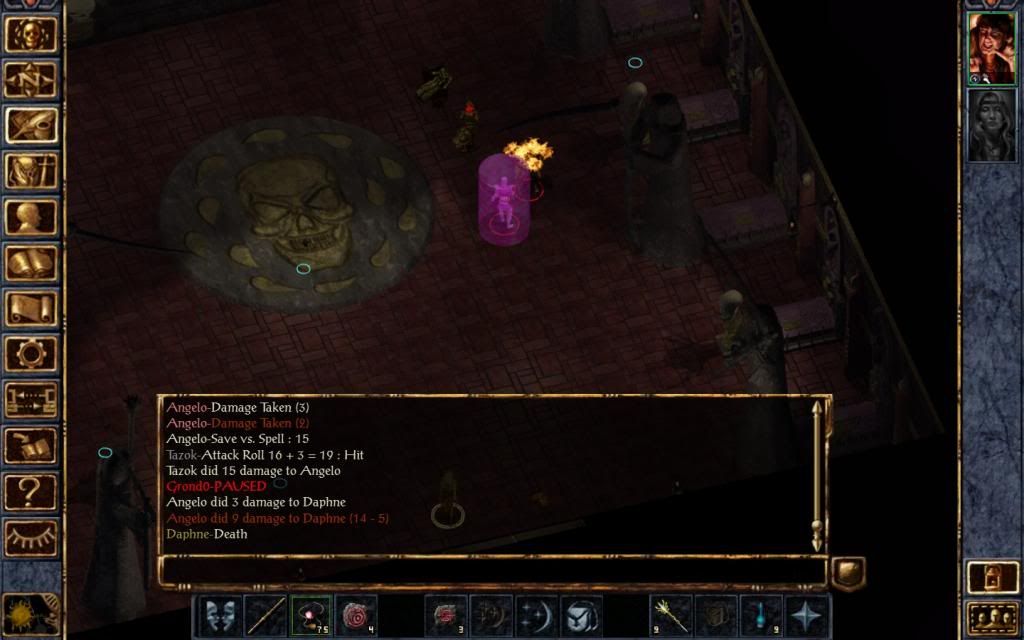Open the area map with the compass button
The image size is (1024, 640).
click(31, 79)
